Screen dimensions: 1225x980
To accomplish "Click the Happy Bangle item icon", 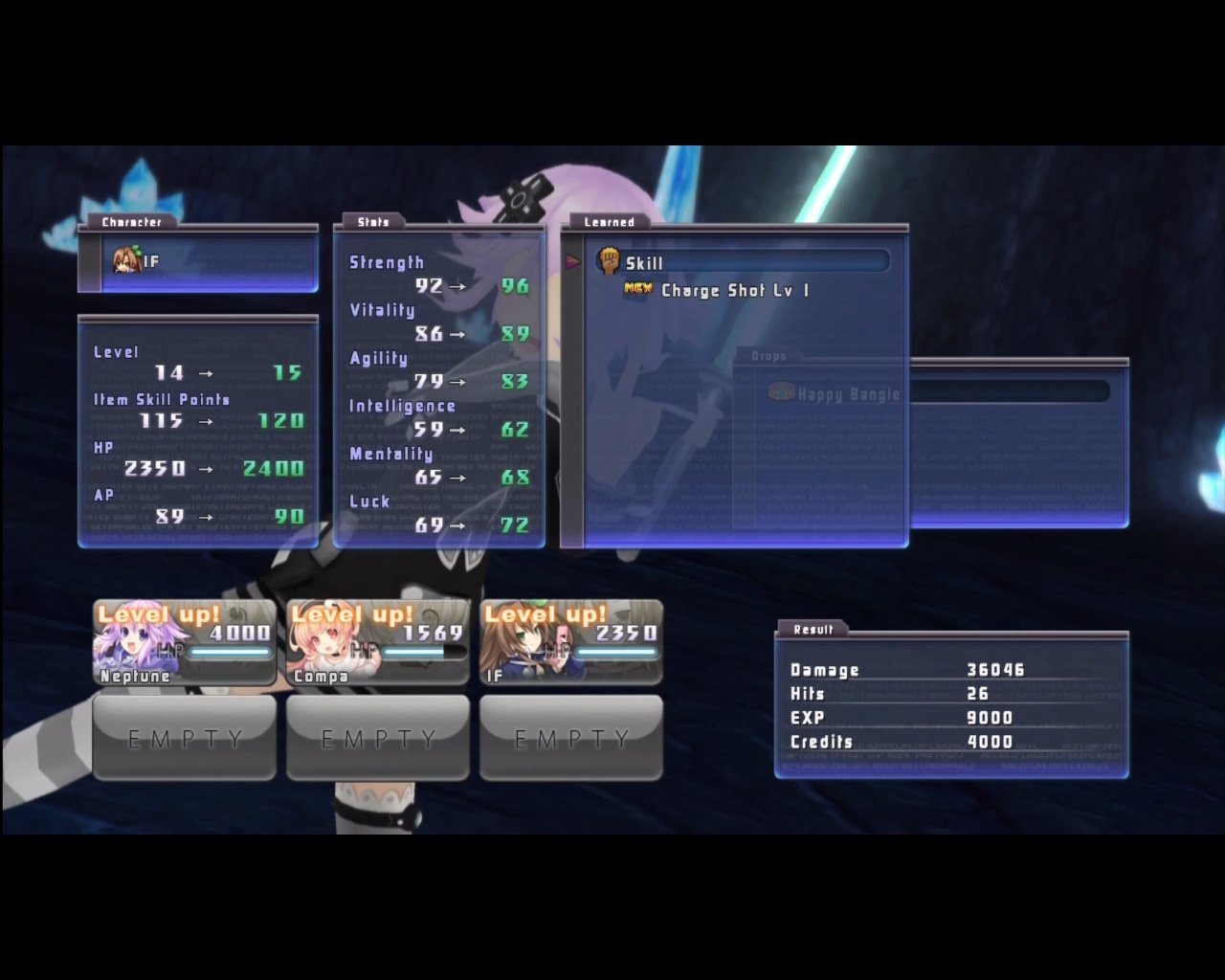I will [780, 392].
